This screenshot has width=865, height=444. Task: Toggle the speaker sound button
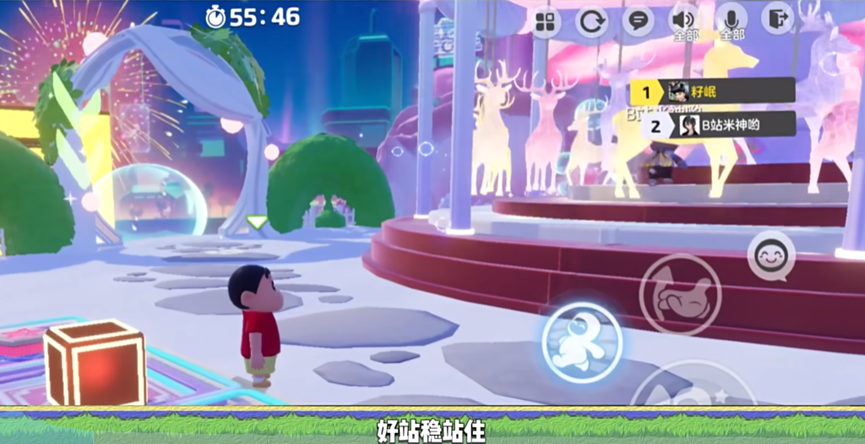coord(685,22)
